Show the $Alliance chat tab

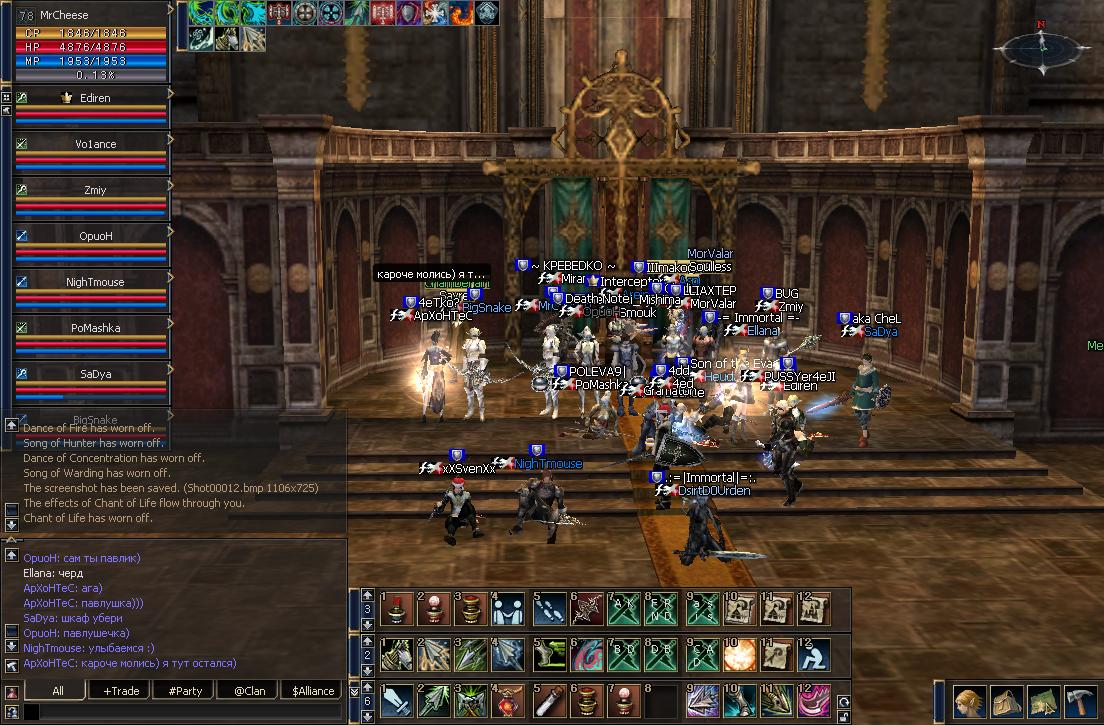pyautogui.click(x=312, y=690)
